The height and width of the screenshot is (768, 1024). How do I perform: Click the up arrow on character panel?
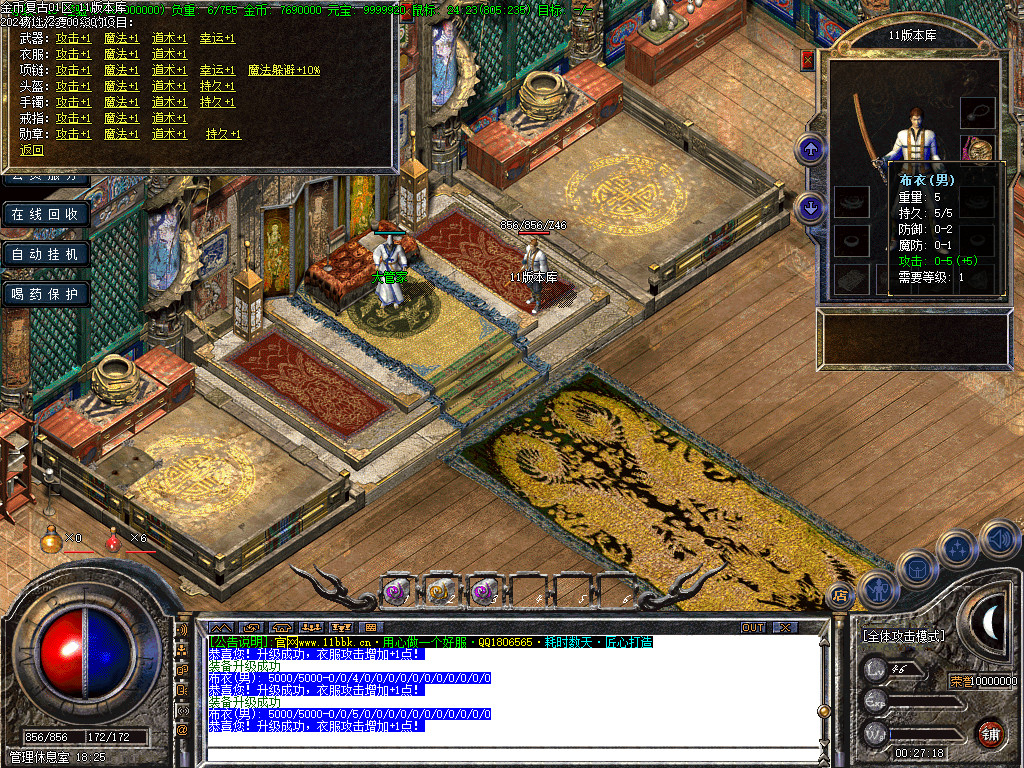pyautogui.click(x=810, y=150)
